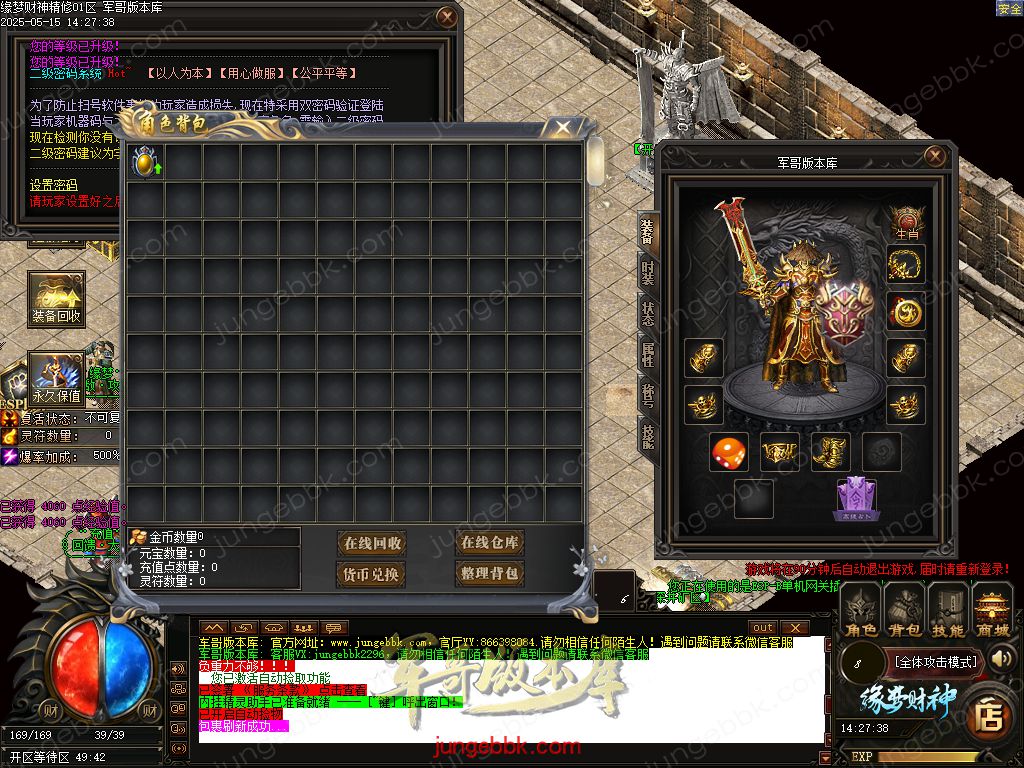The width and height of the screenshot is (1024, 768).
Task: Toggle the 全体攻击模式 attack mode
Action: 935,661
